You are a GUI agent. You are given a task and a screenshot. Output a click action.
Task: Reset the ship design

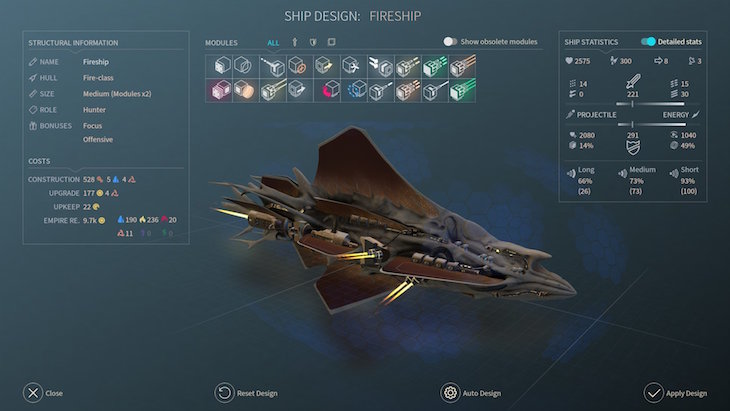(x=226, y=392)
